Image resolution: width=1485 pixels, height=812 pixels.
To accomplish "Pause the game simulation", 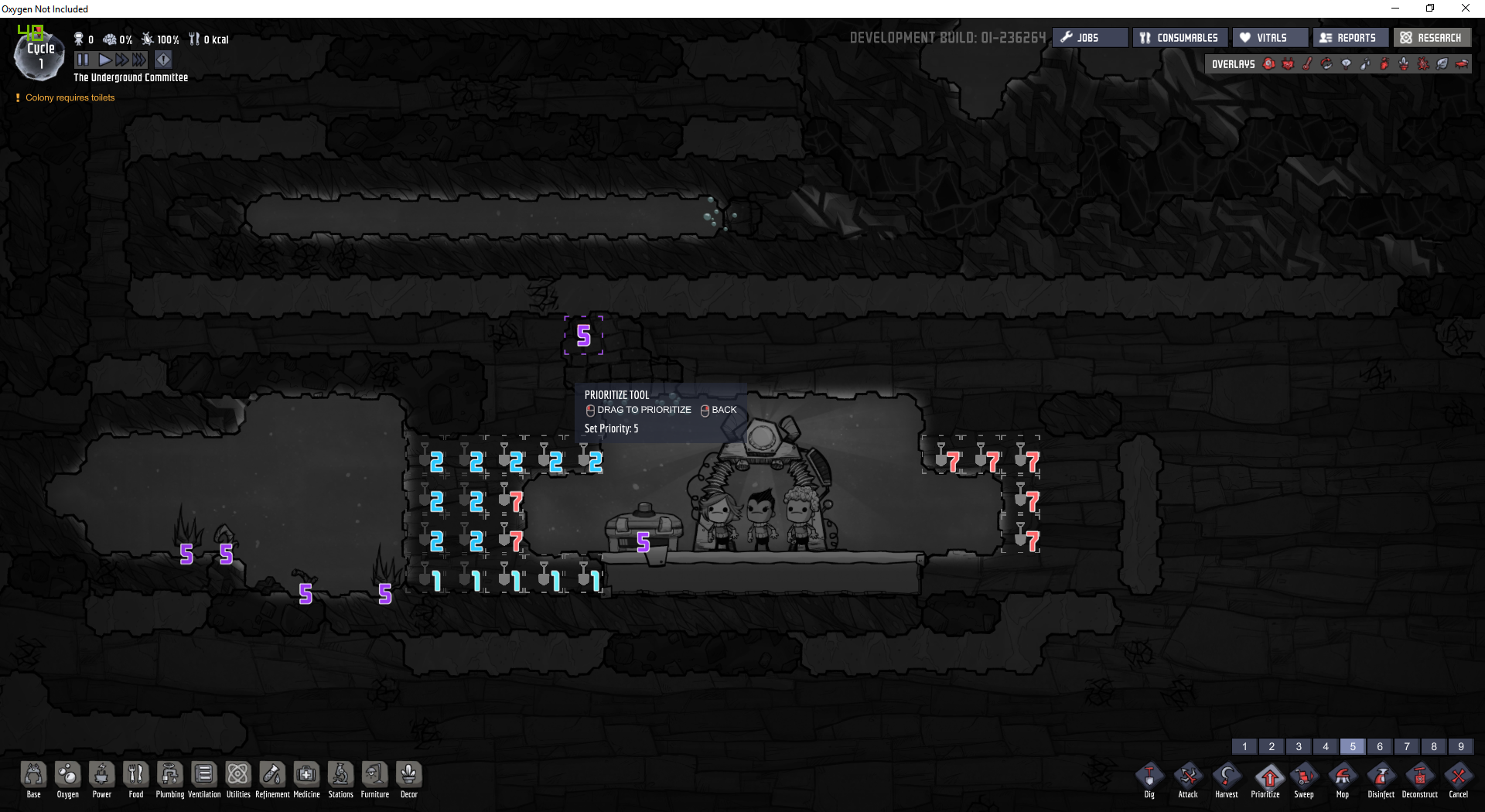I will 83,60.
